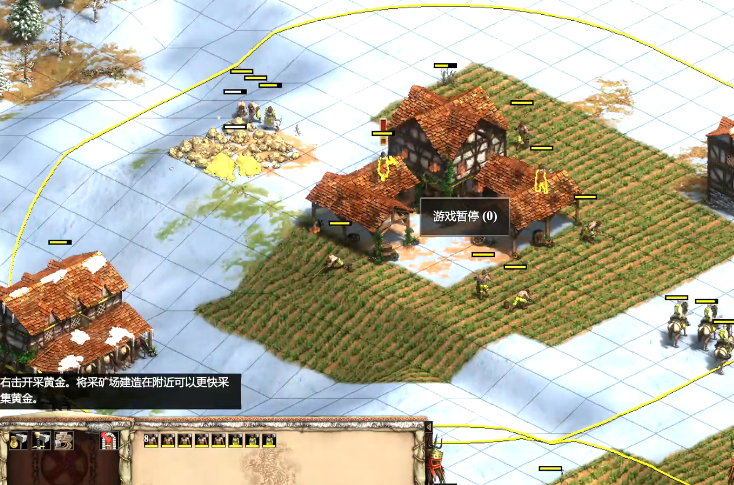Open the military buildings menu (hammer and sword)
This screenshot has height=485, width=734.
(41, 440)
